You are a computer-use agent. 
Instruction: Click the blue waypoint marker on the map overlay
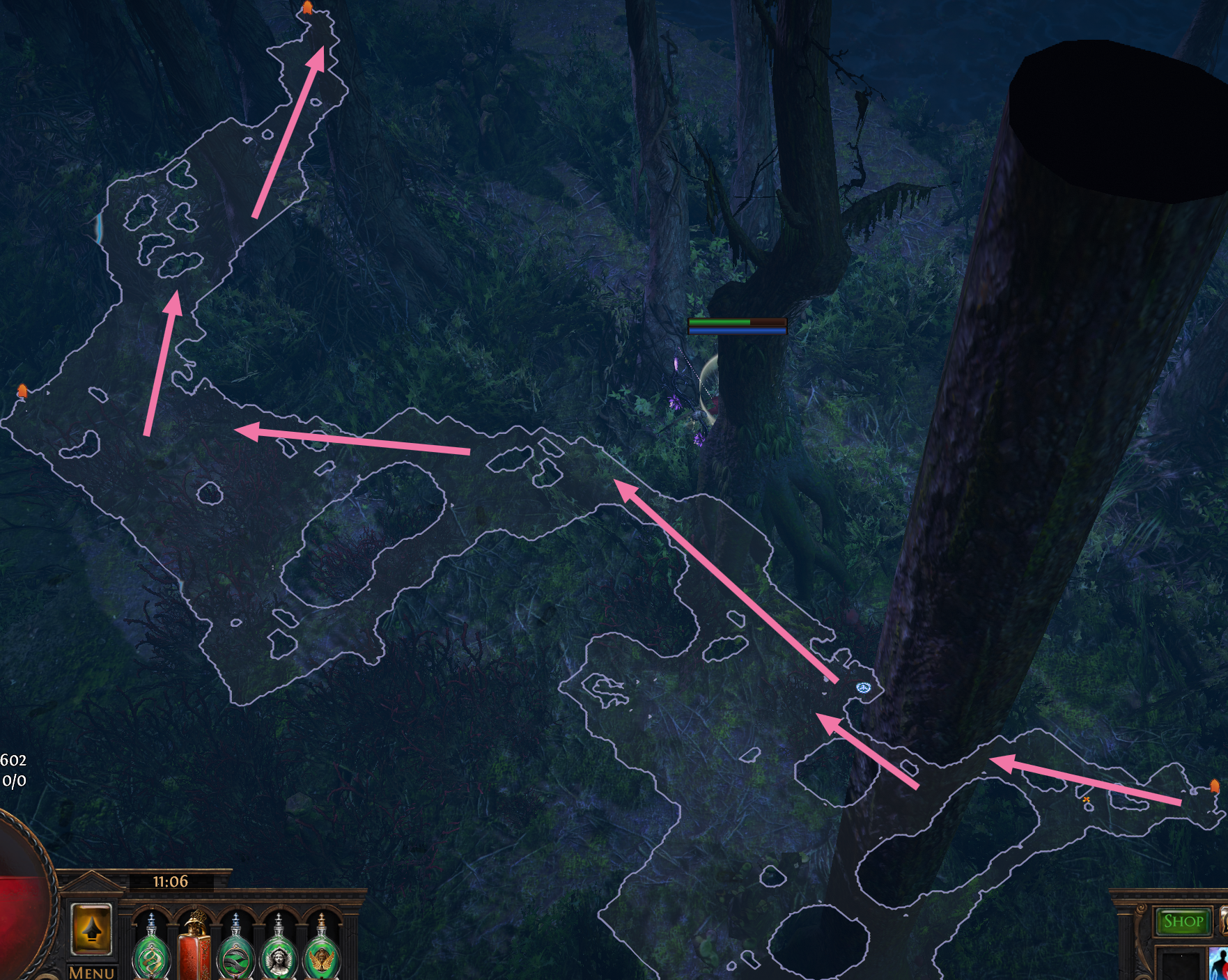(x=864, y=688)
